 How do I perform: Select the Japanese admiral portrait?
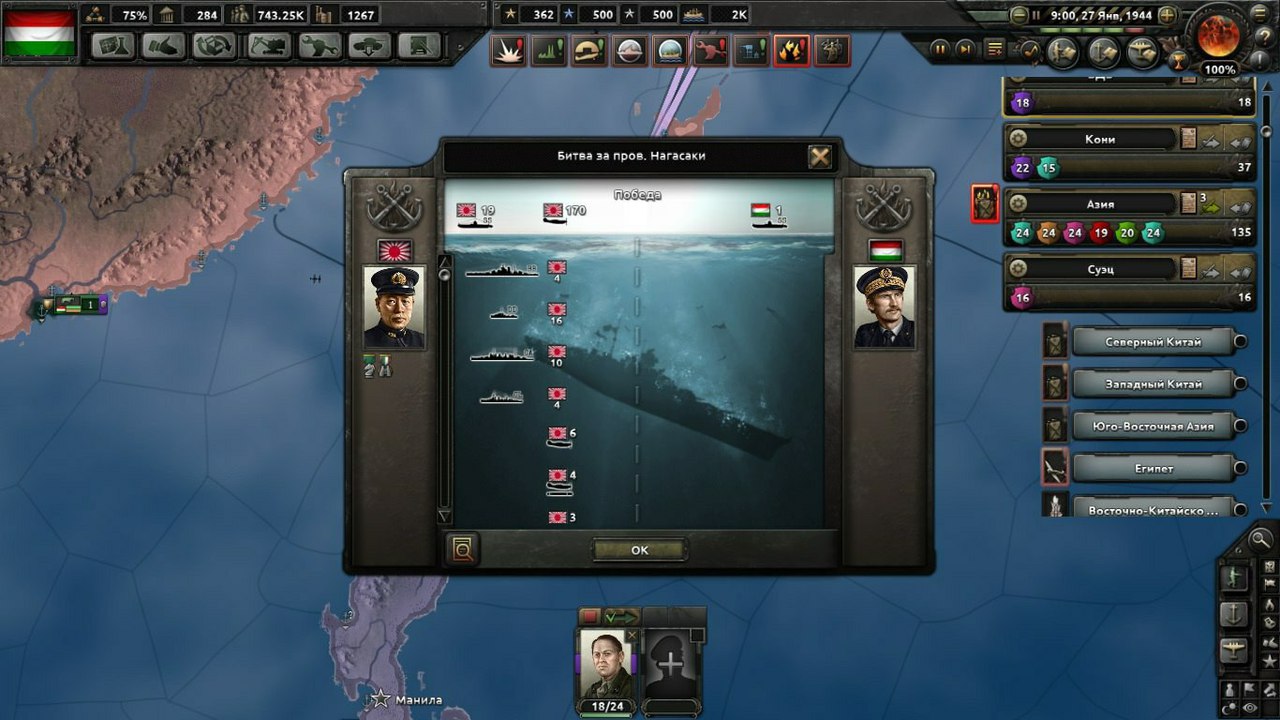coord(394,307)
